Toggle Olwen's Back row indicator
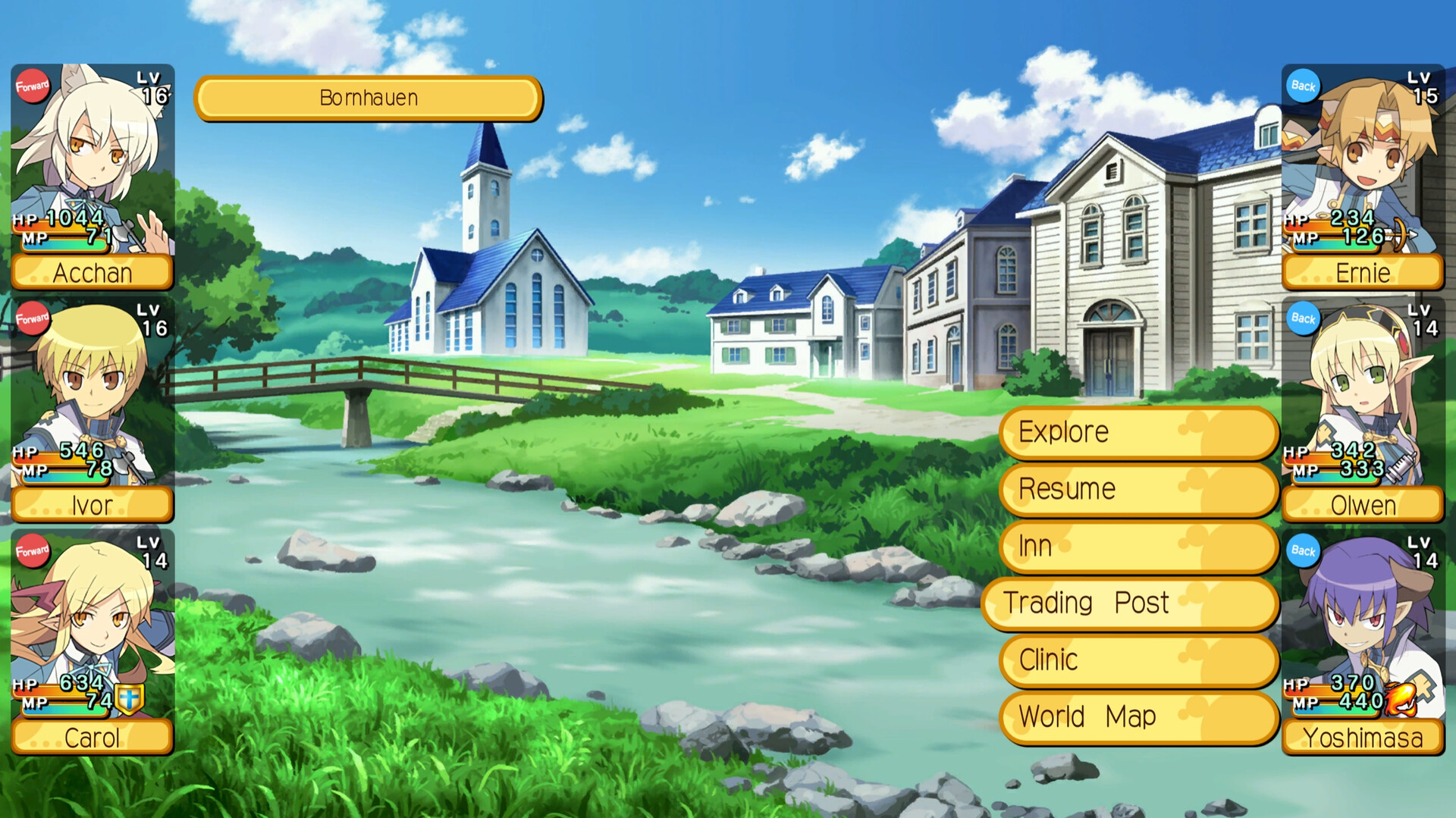Viewport: 1456px width, 818px height. [x=1303, y=319]
